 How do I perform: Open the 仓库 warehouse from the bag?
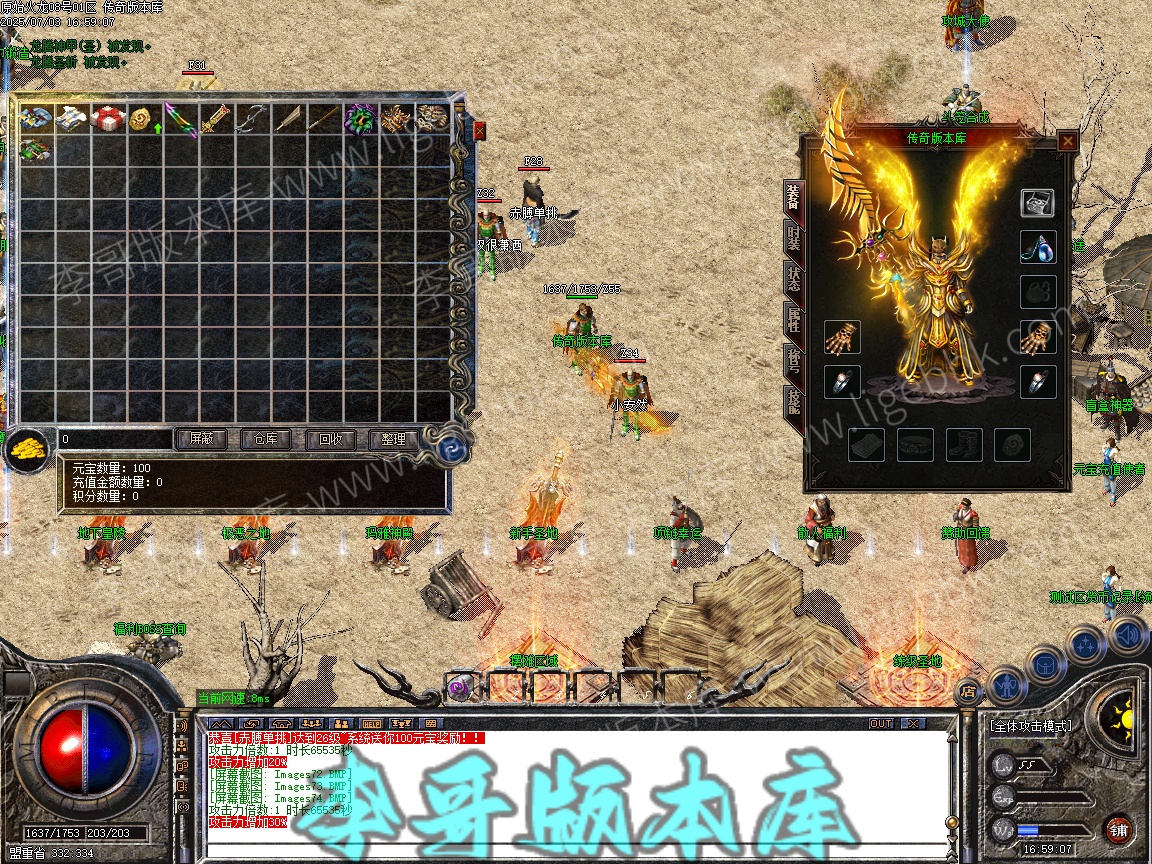(x=265, y=439)
